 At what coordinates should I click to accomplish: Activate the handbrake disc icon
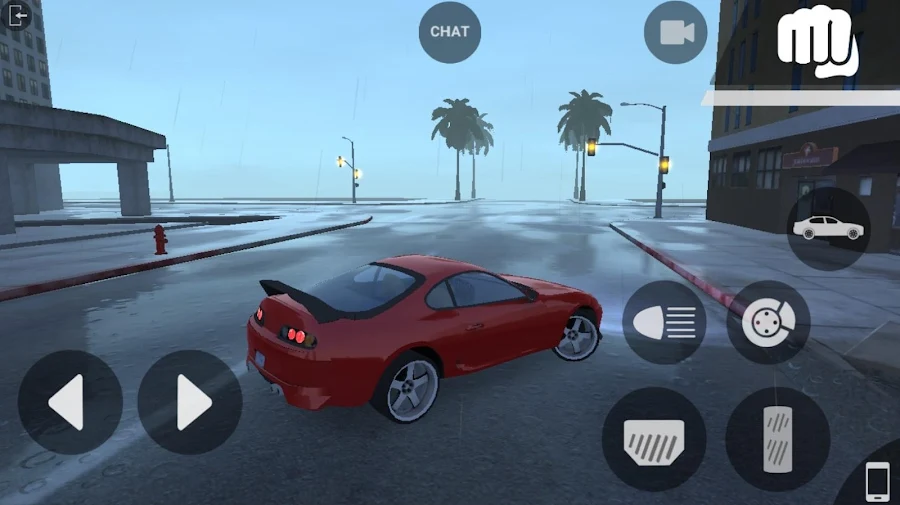768,322
